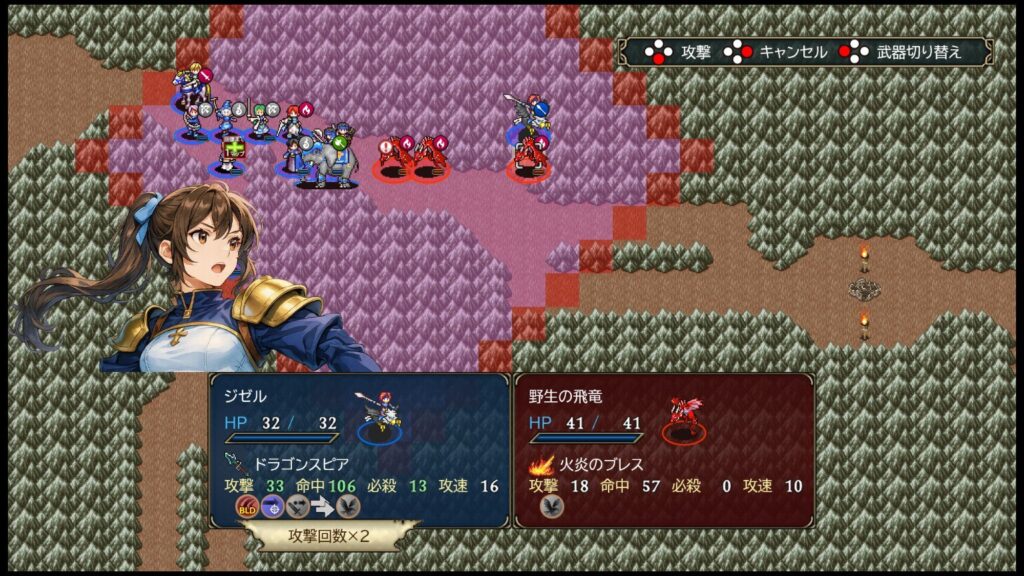Click the eagle icon after the arrow in Giselle's panel

point(347,507)
